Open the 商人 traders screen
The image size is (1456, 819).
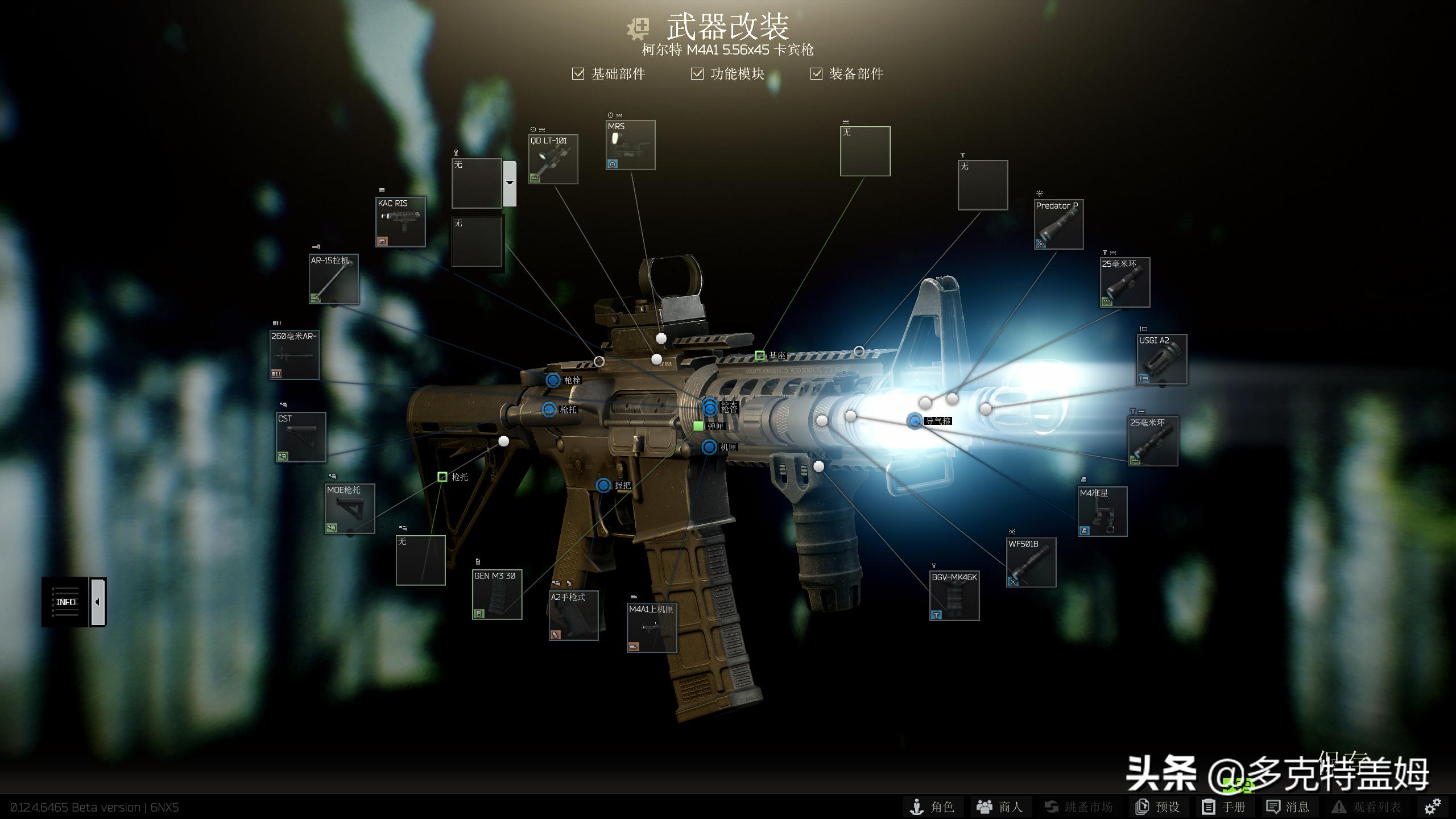click(x=999, y=807)
